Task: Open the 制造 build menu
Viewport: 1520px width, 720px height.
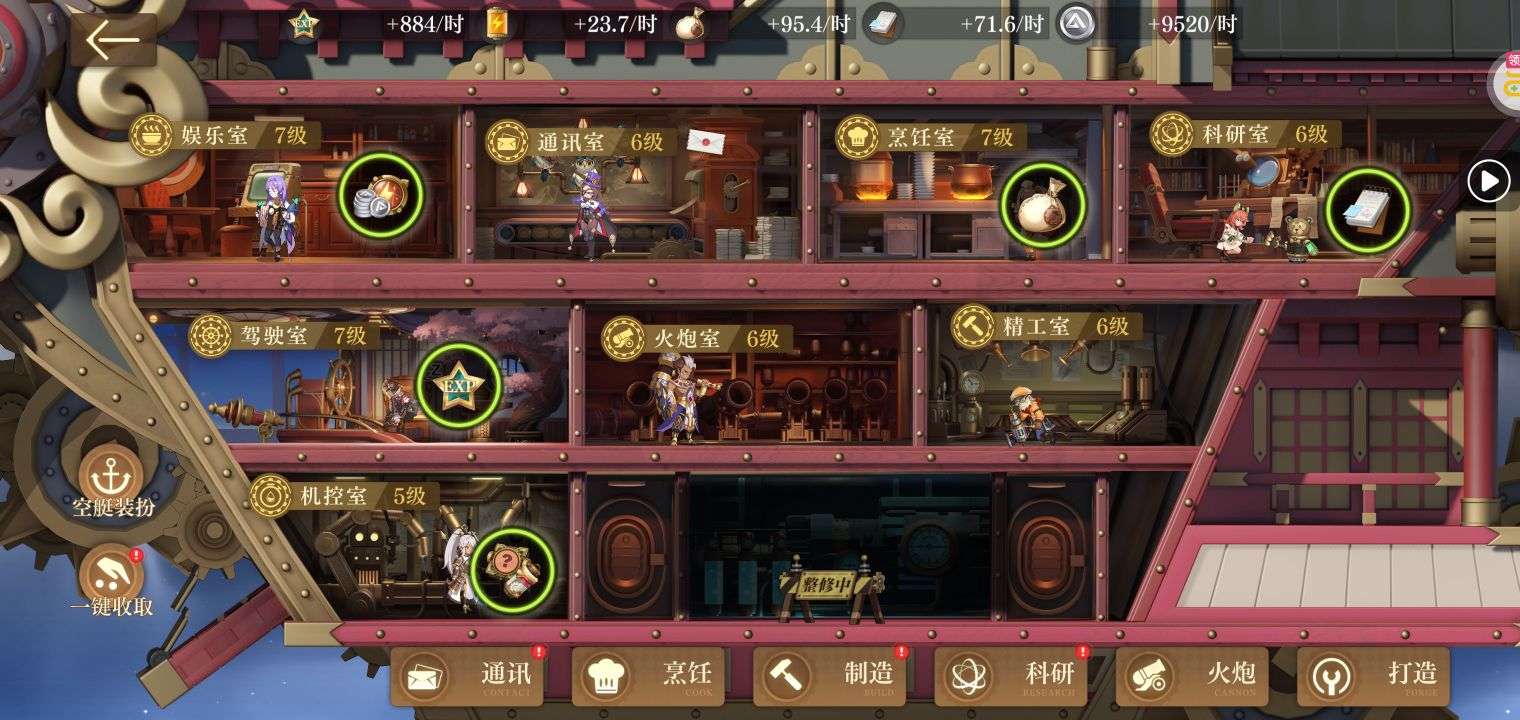Action: [829, 676]
